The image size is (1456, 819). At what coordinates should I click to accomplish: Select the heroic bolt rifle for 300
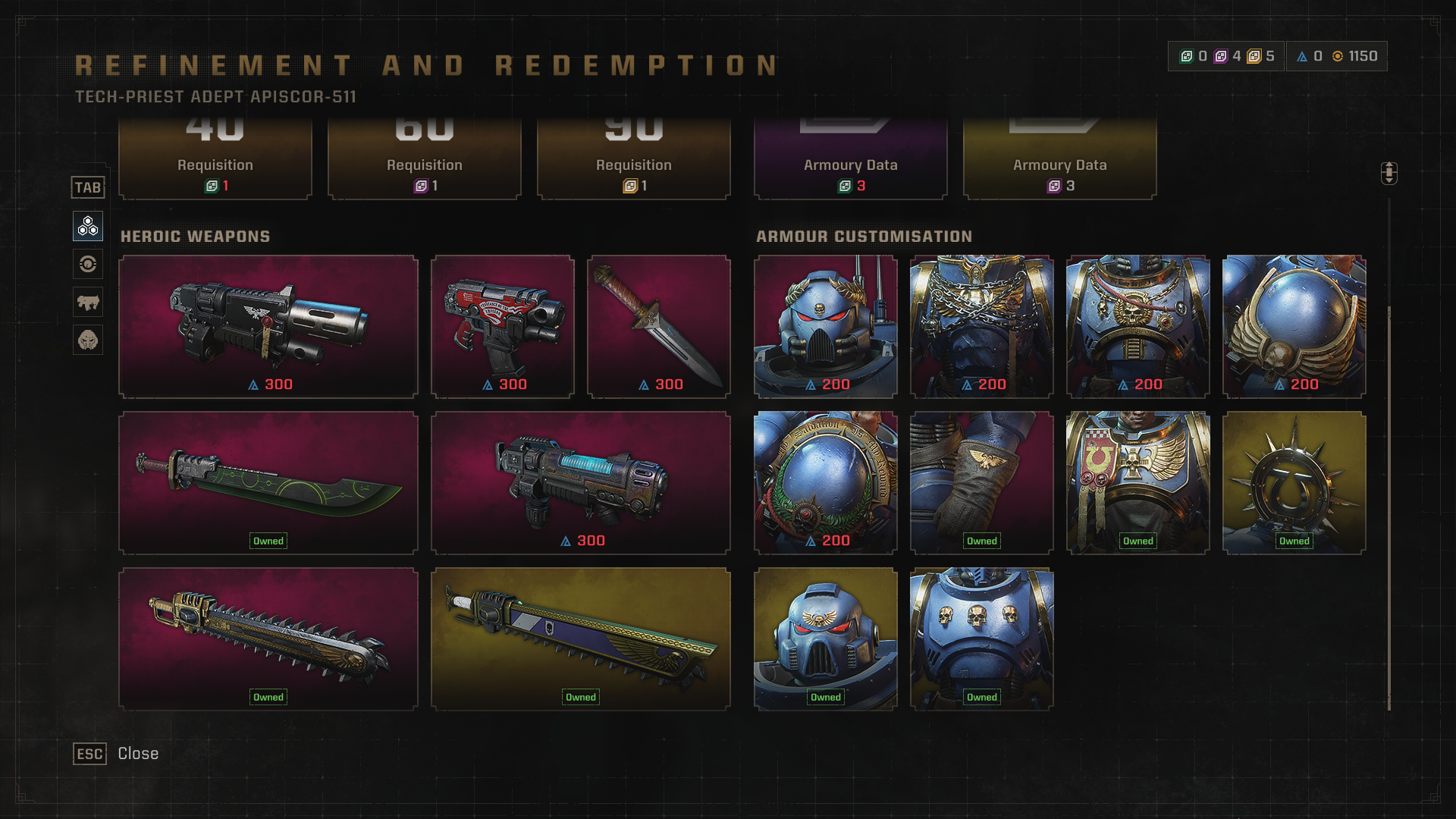click(x=268, y=326)
